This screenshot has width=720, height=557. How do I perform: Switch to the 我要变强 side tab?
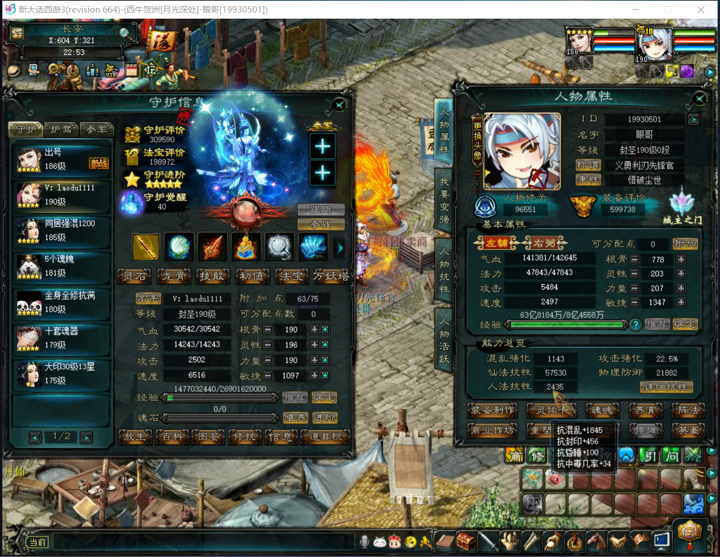[x=444, y=202]
